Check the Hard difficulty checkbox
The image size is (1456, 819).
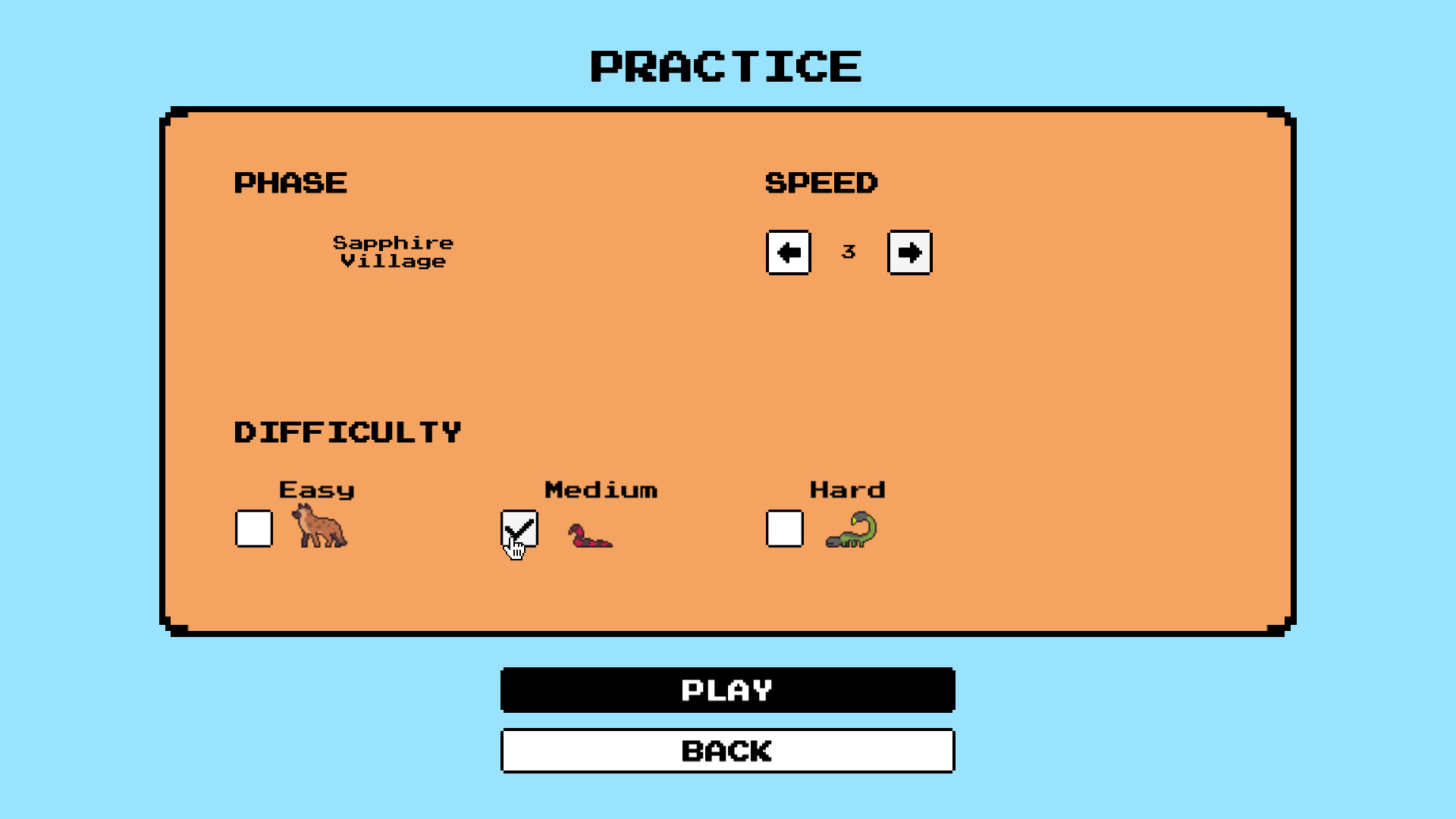785,529
